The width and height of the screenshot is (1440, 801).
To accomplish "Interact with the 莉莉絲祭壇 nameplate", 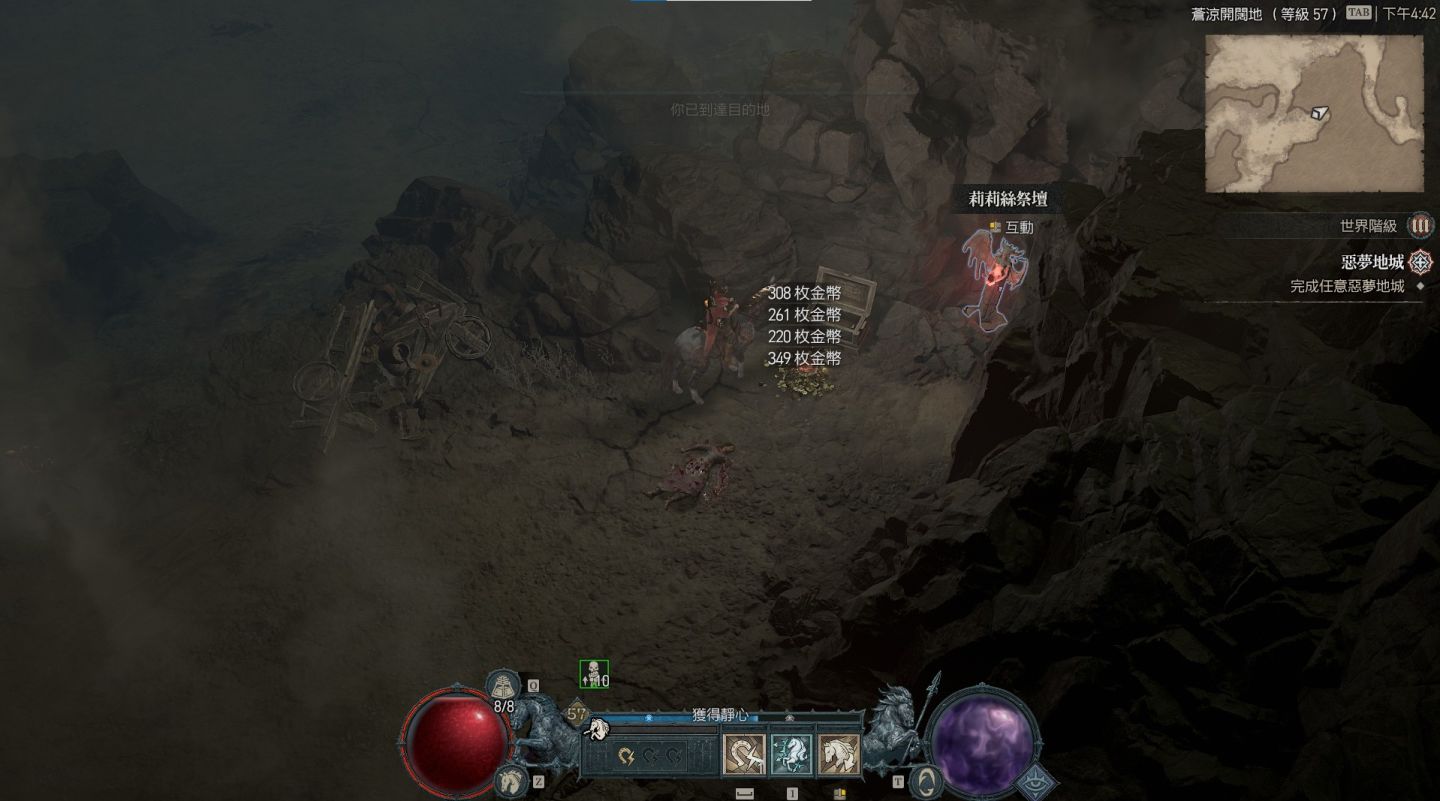I will point(1008,199).
